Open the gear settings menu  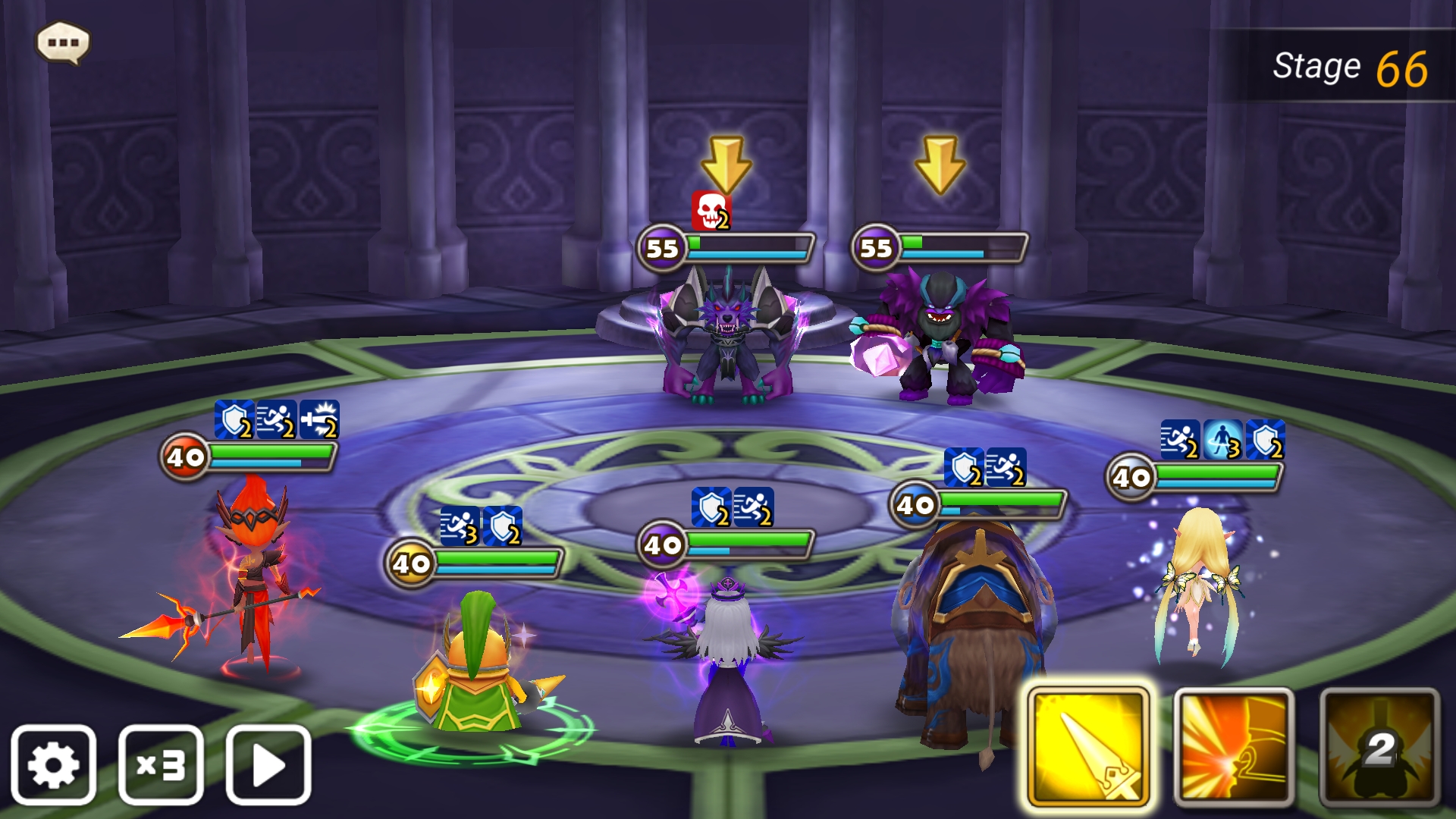[x=53, y=764]
